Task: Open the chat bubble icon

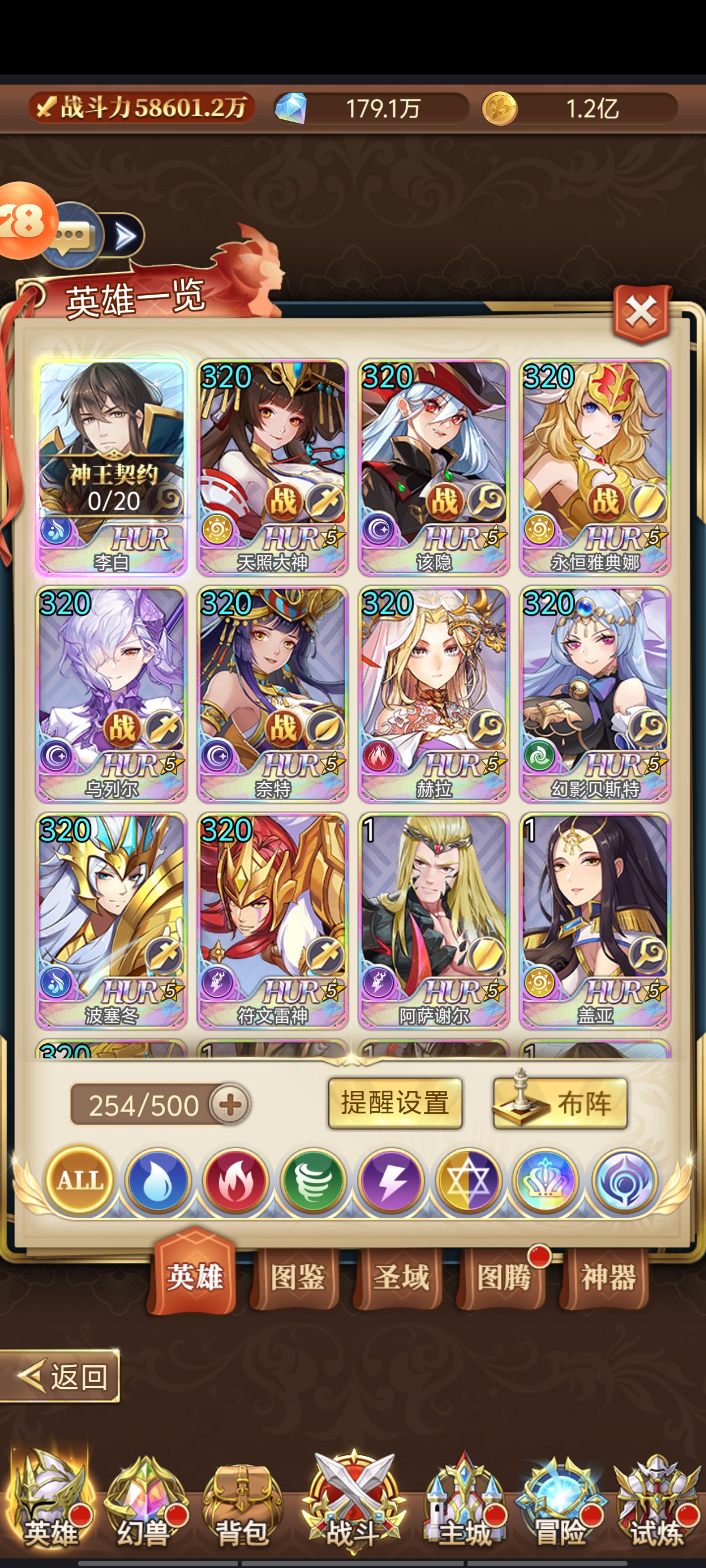Action: 72,236
